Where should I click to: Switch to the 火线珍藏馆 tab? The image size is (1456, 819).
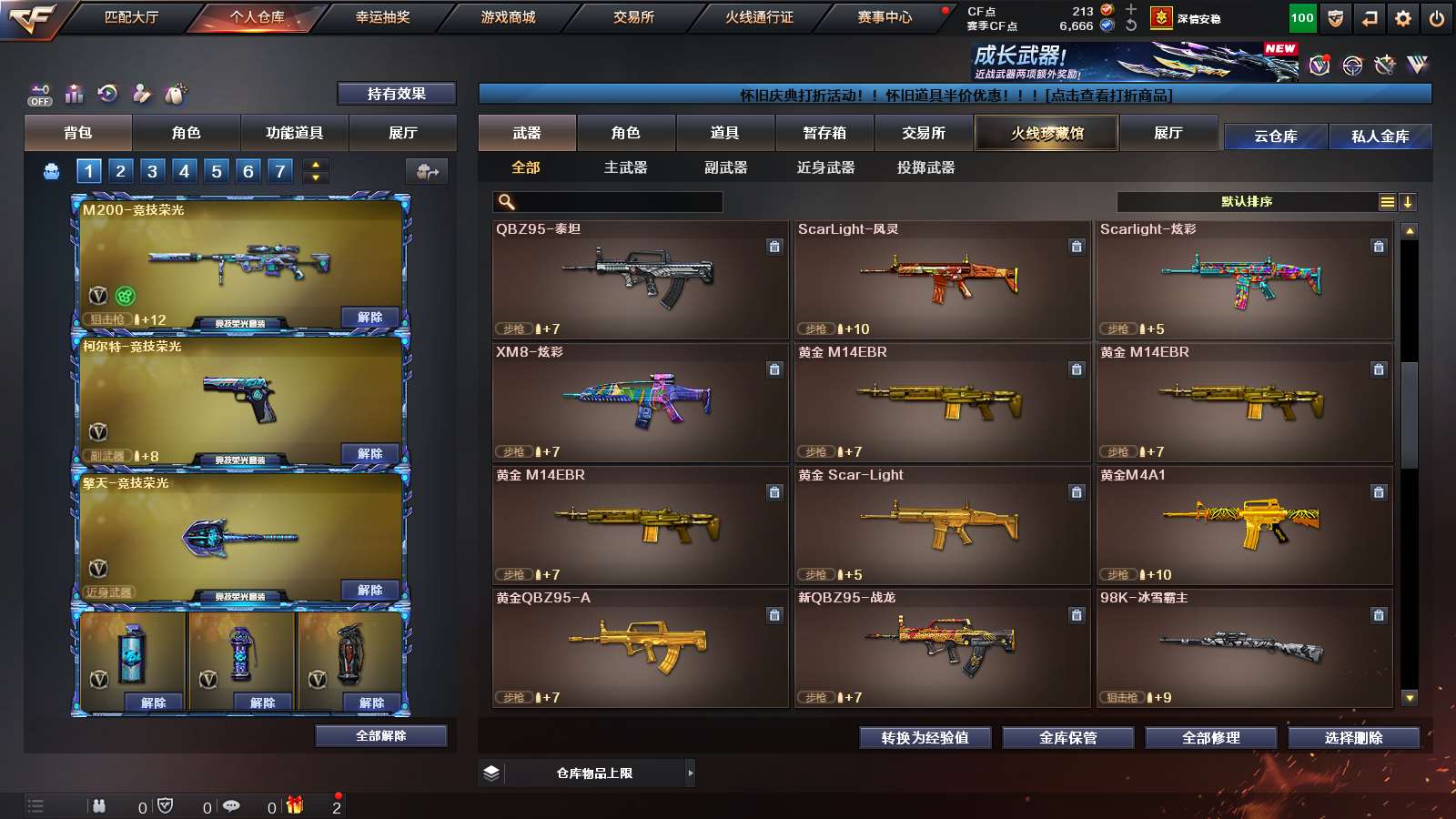point(1046,133)
